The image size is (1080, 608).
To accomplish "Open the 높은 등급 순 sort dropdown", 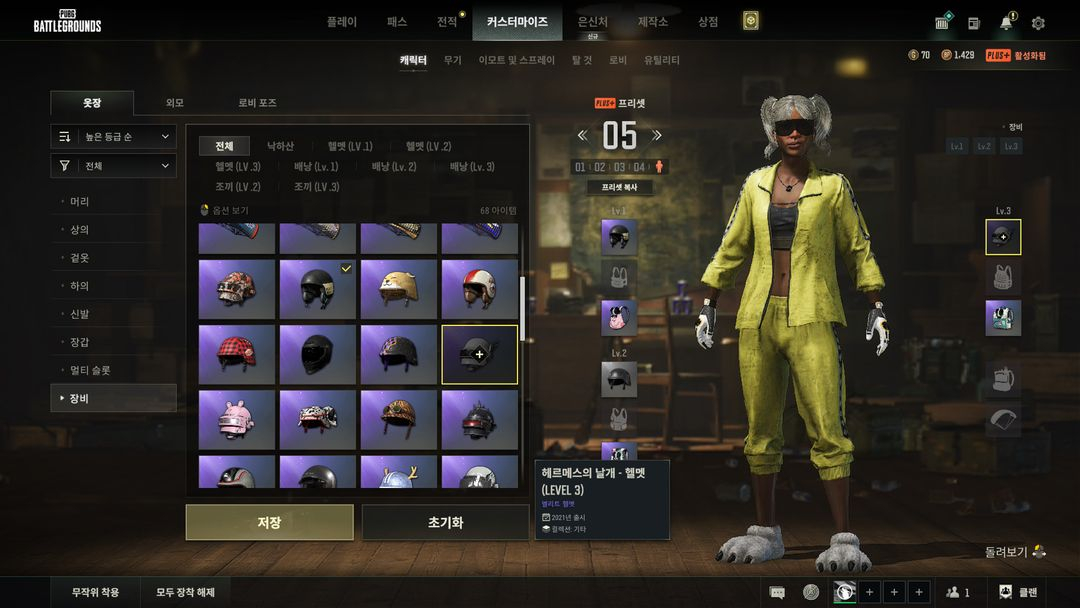I will (114, 136).
